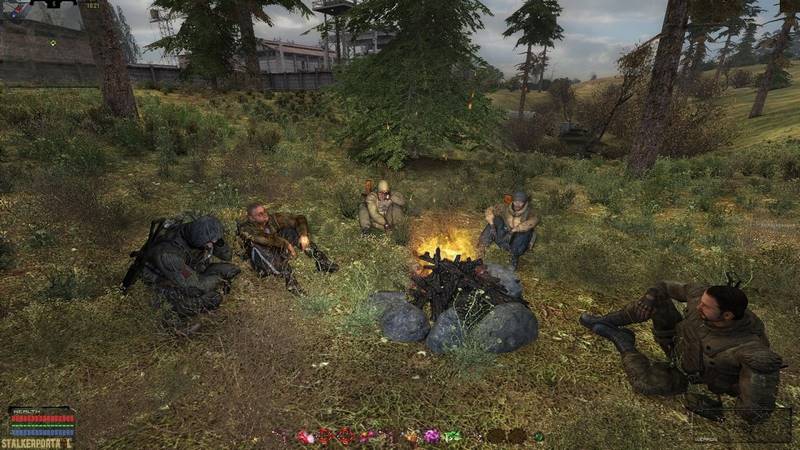Select the orange artifact on the belt
This screenshot has height=450, width=800.
pos(410,437)
